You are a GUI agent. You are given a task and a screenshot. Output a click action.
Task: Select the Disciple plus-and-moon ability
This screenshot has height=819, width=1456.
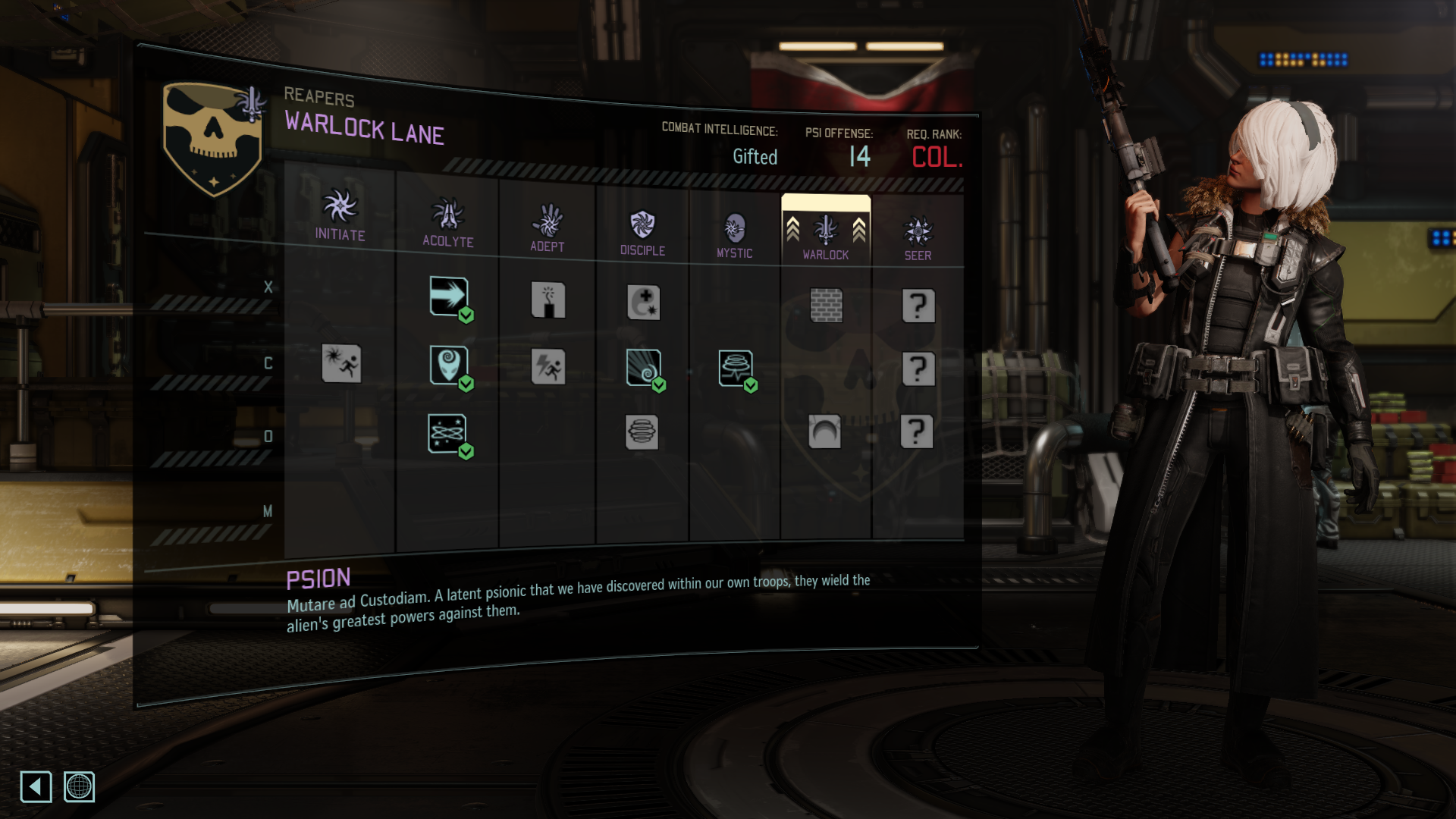point(644,303)
